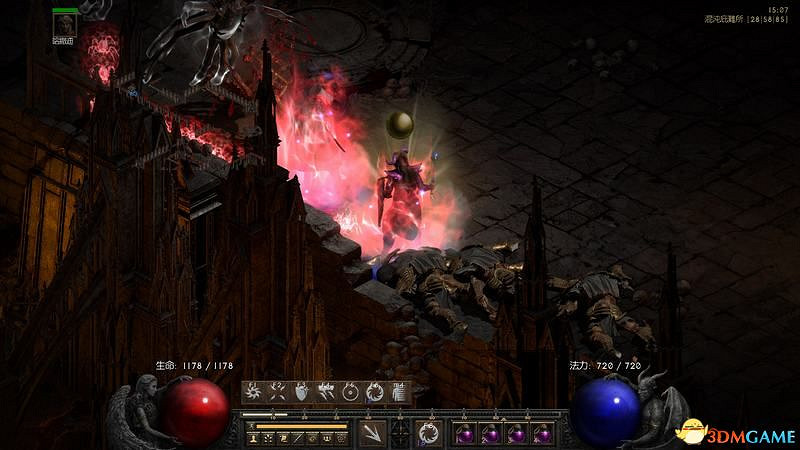Open the mercenary portrait
Viewport: 800px width, 450px height.
(66, 24)
